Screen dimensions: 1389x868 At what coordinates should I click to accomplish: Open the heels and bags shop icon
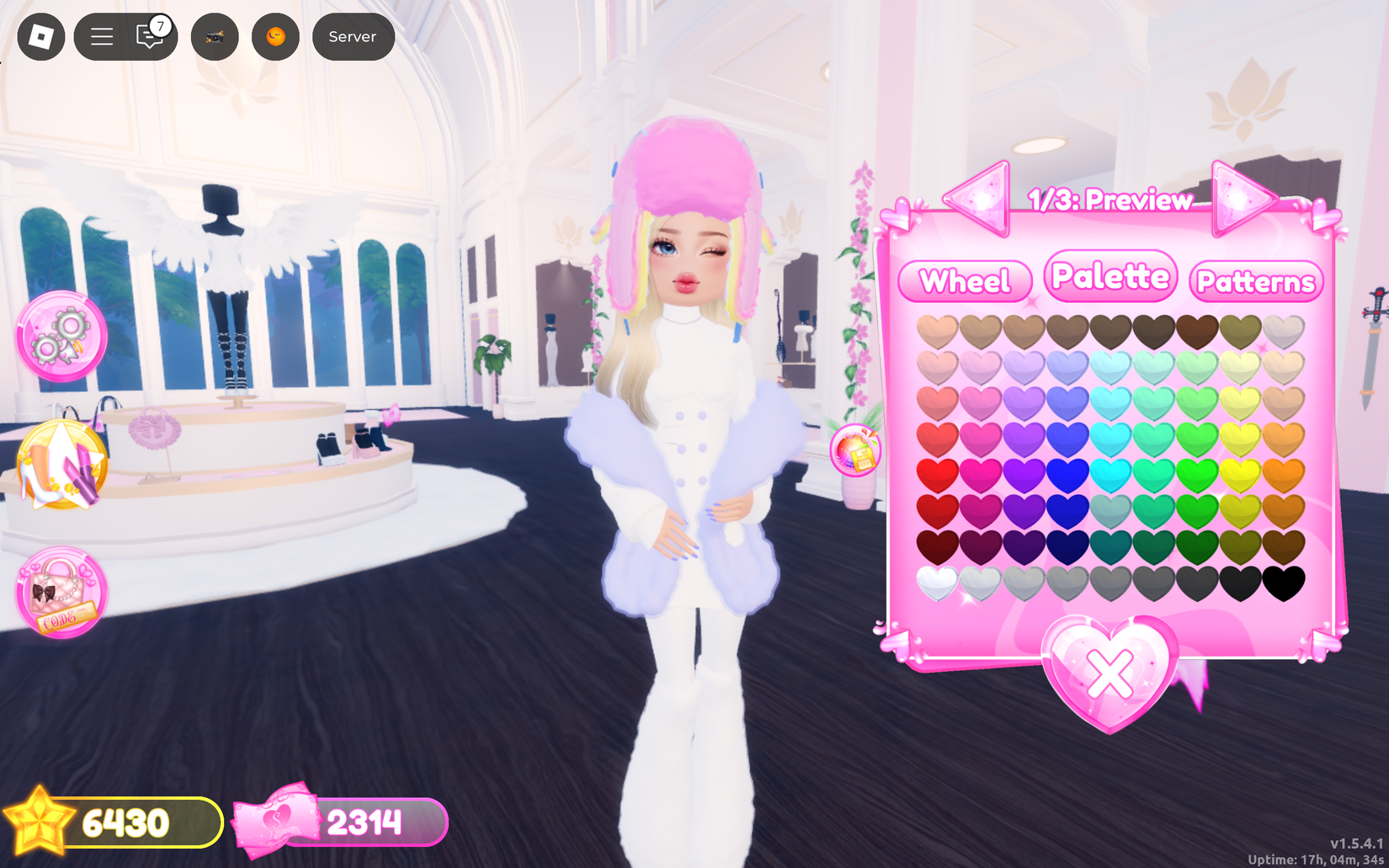point(61,464)
